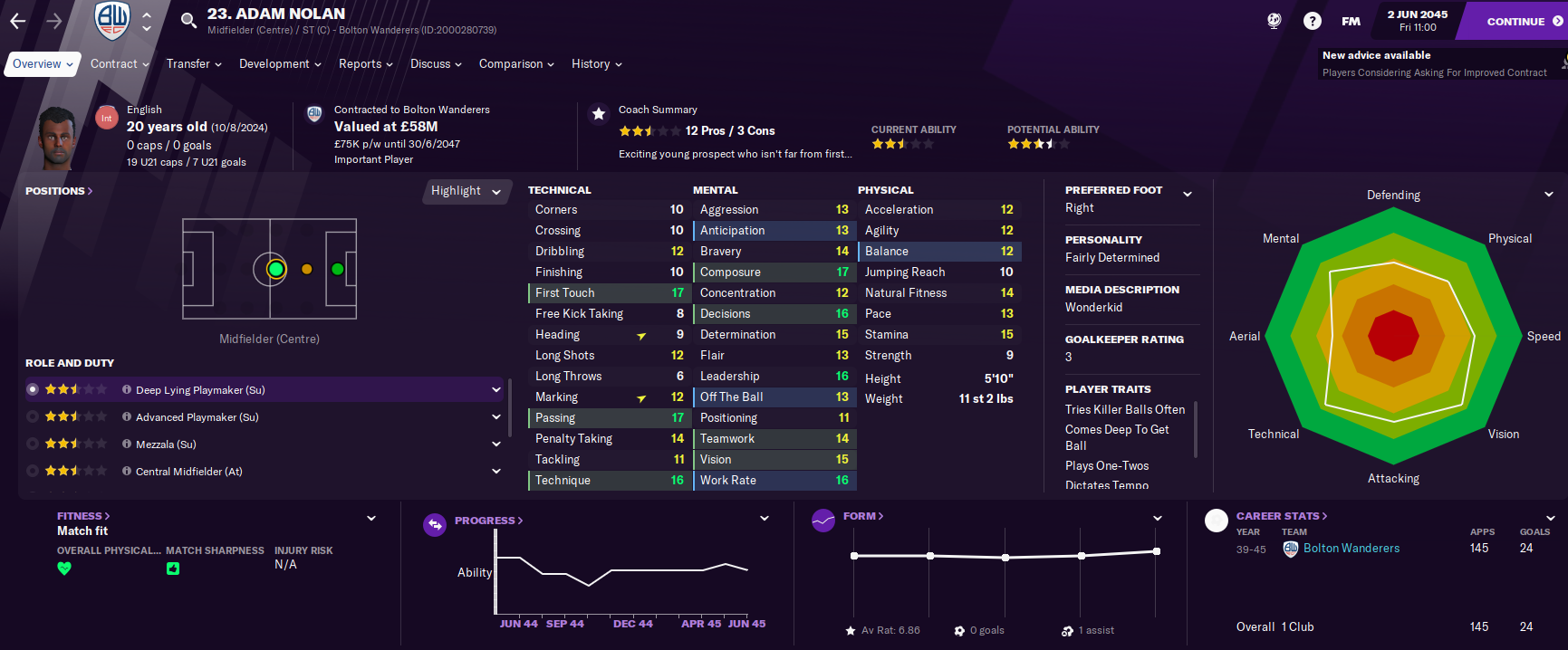Go back with the left arrow

[x=18, y=21]
